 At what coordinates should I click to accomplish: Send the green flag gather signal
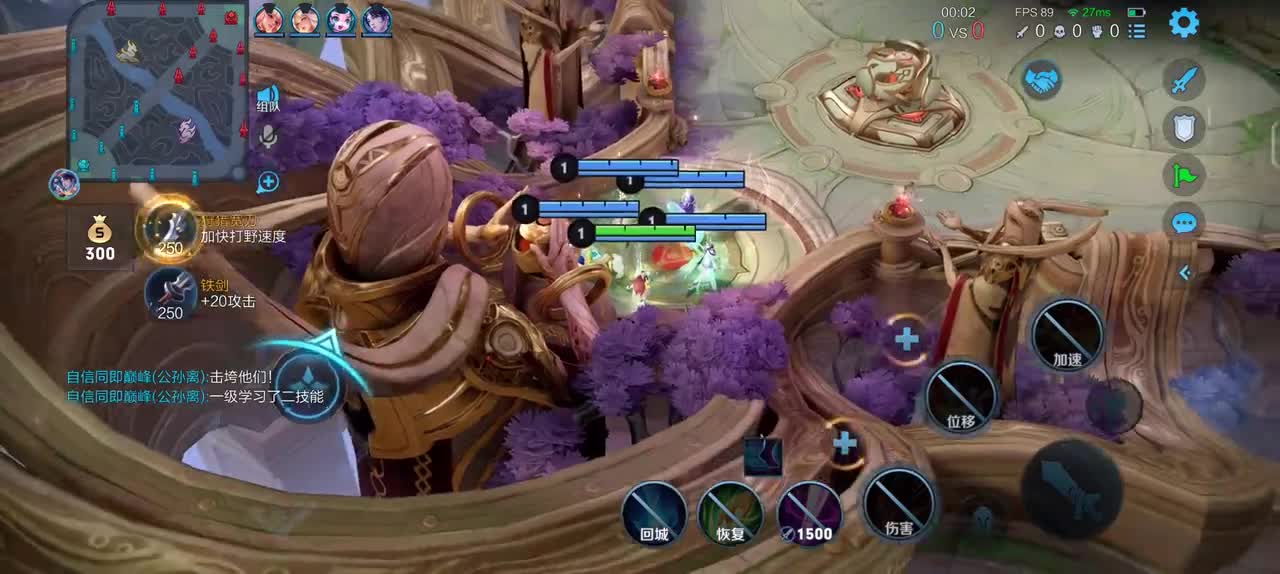(x=1184, y=175)
